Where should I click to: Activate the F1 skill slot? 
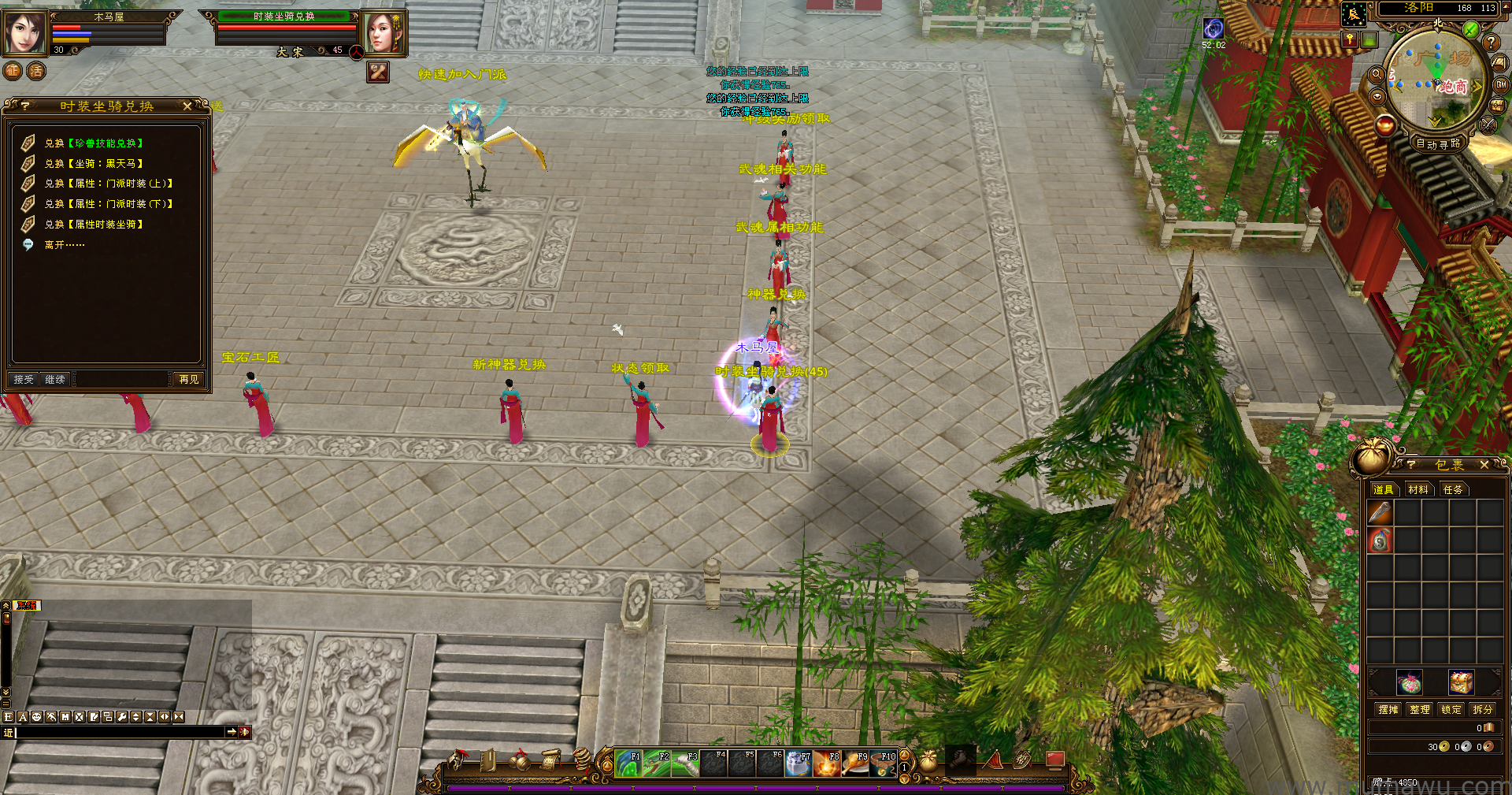[628, 763]
